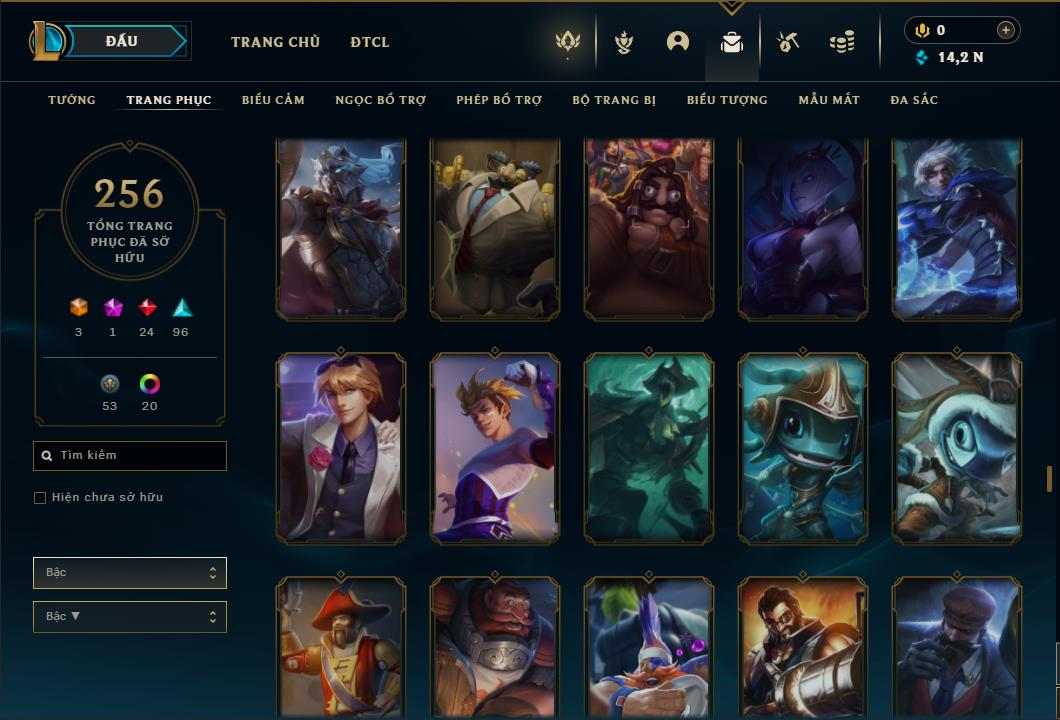1060x720 pixels.
Task: Select the white suit blond skin card
Action: 341,449
